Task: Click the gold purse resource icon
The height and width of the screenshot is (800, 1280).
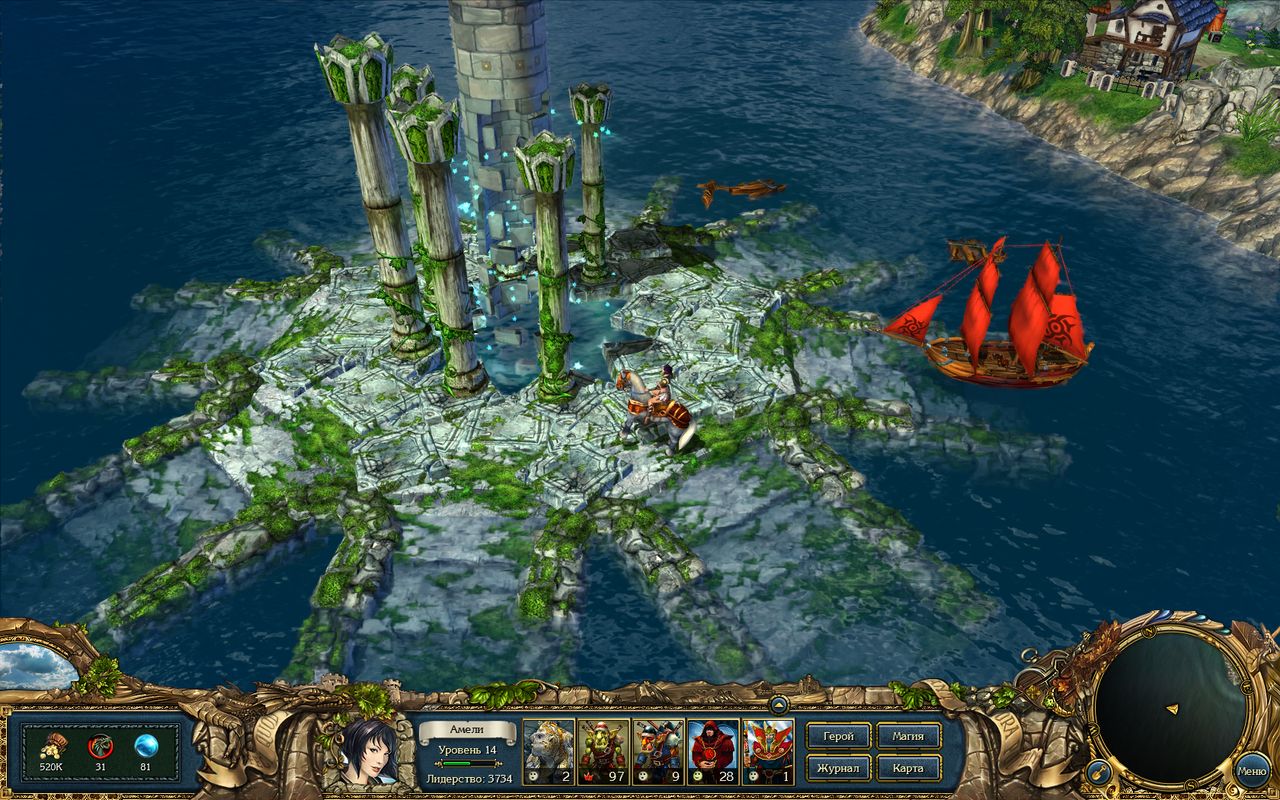Action: tap(55, 744)
